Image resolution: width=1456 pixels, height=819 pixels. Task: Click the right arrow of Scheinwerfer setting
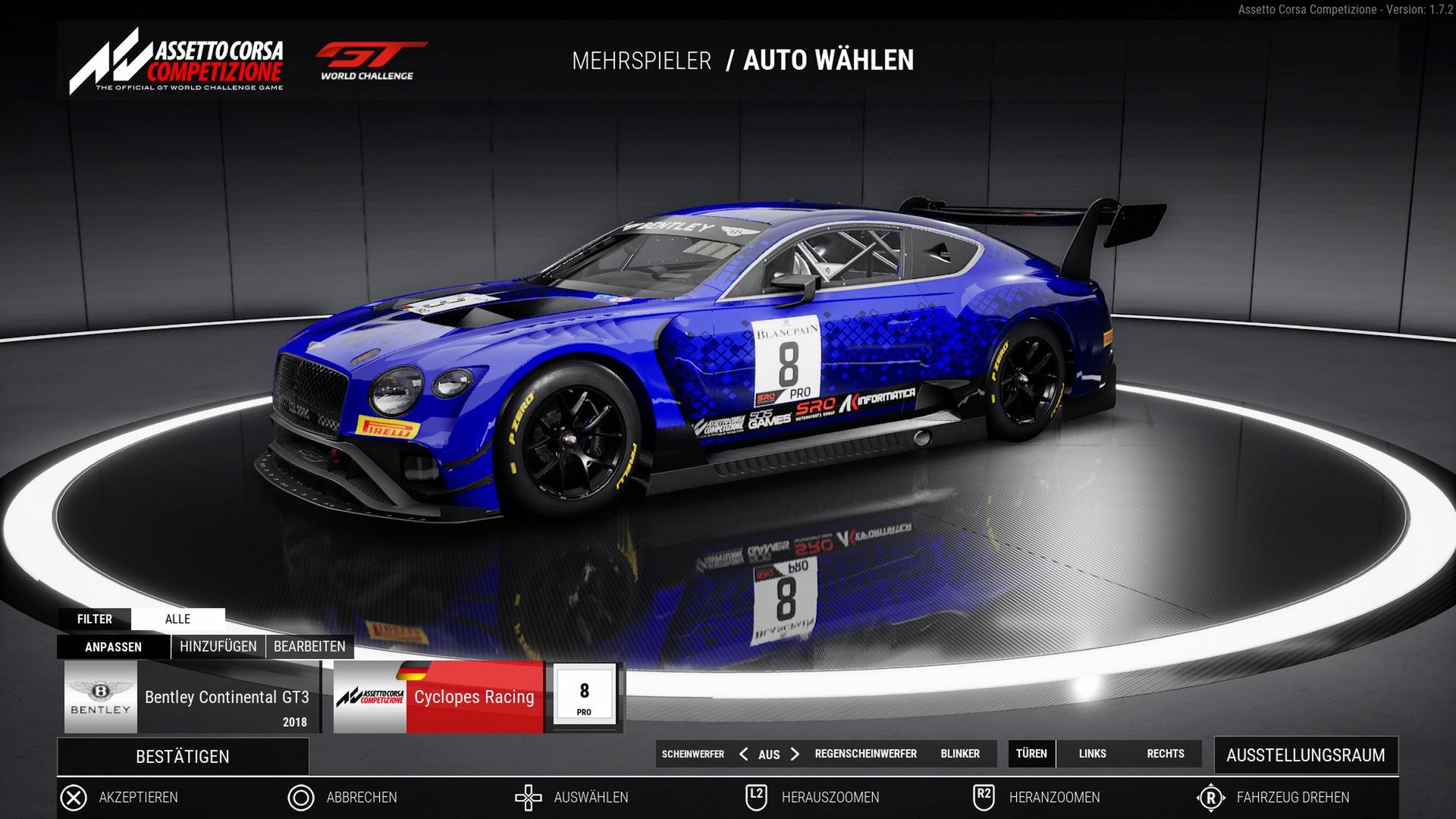coord(795,754)
